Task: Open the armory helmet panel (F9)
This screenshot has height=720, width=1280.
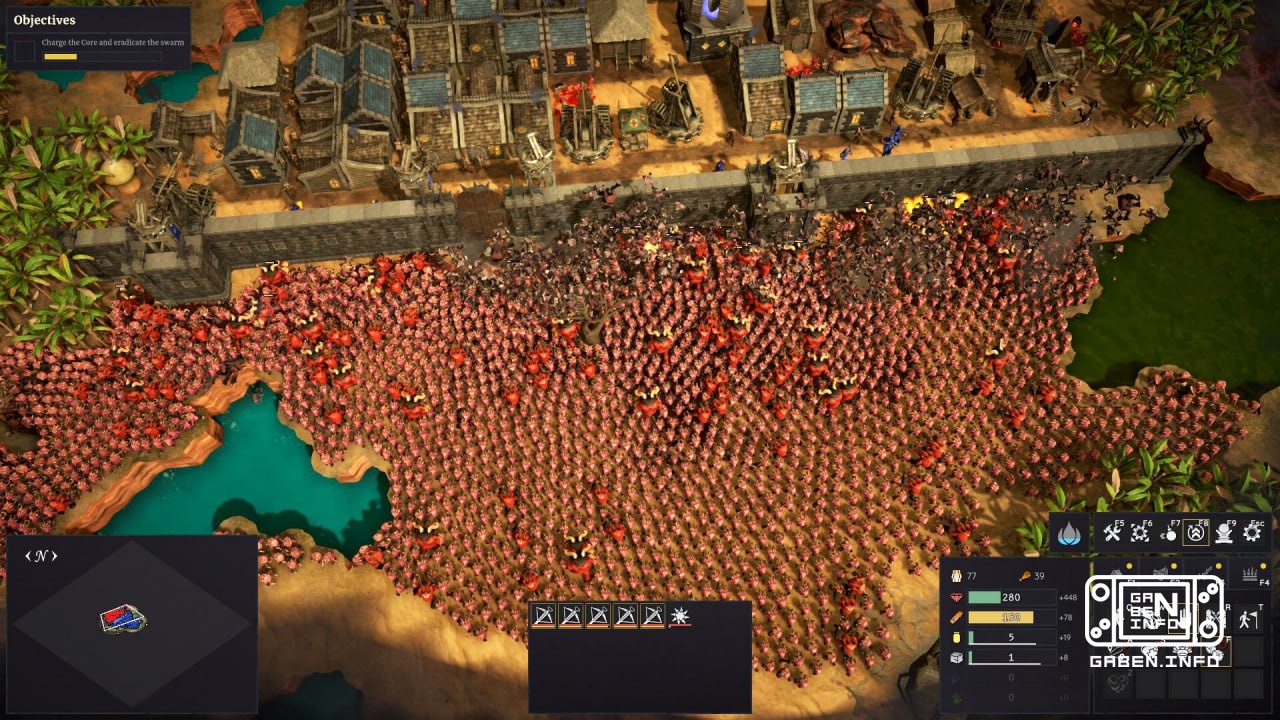Action: (1222, 532)
